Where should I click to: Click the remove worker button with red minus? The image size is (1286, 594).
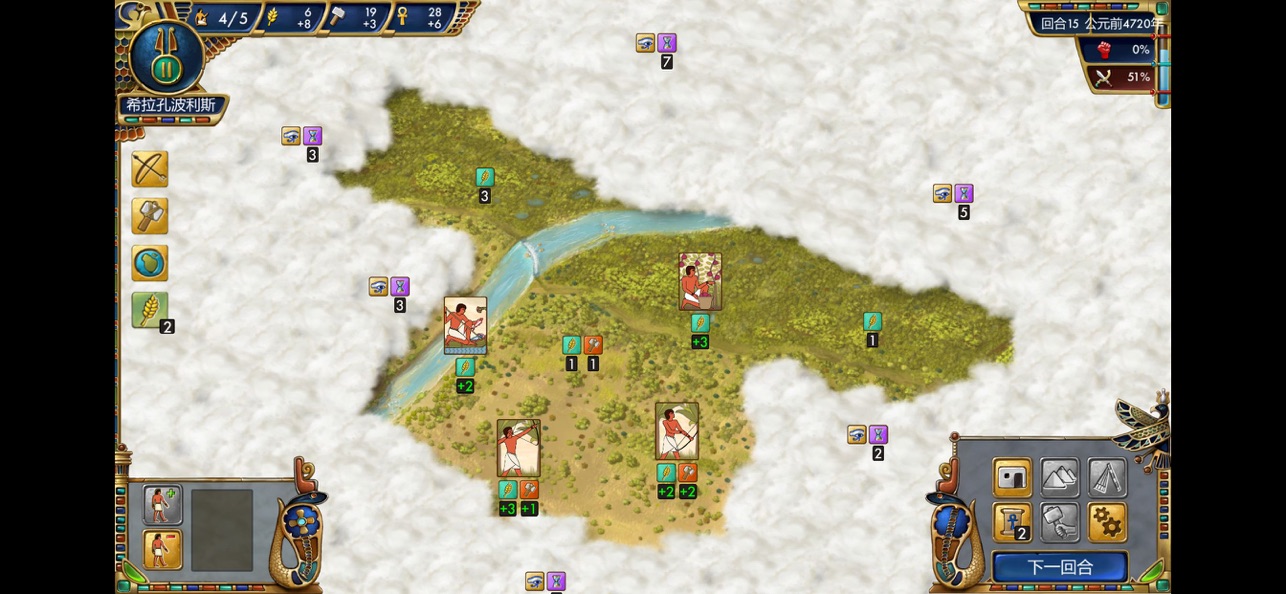point(162,549)
